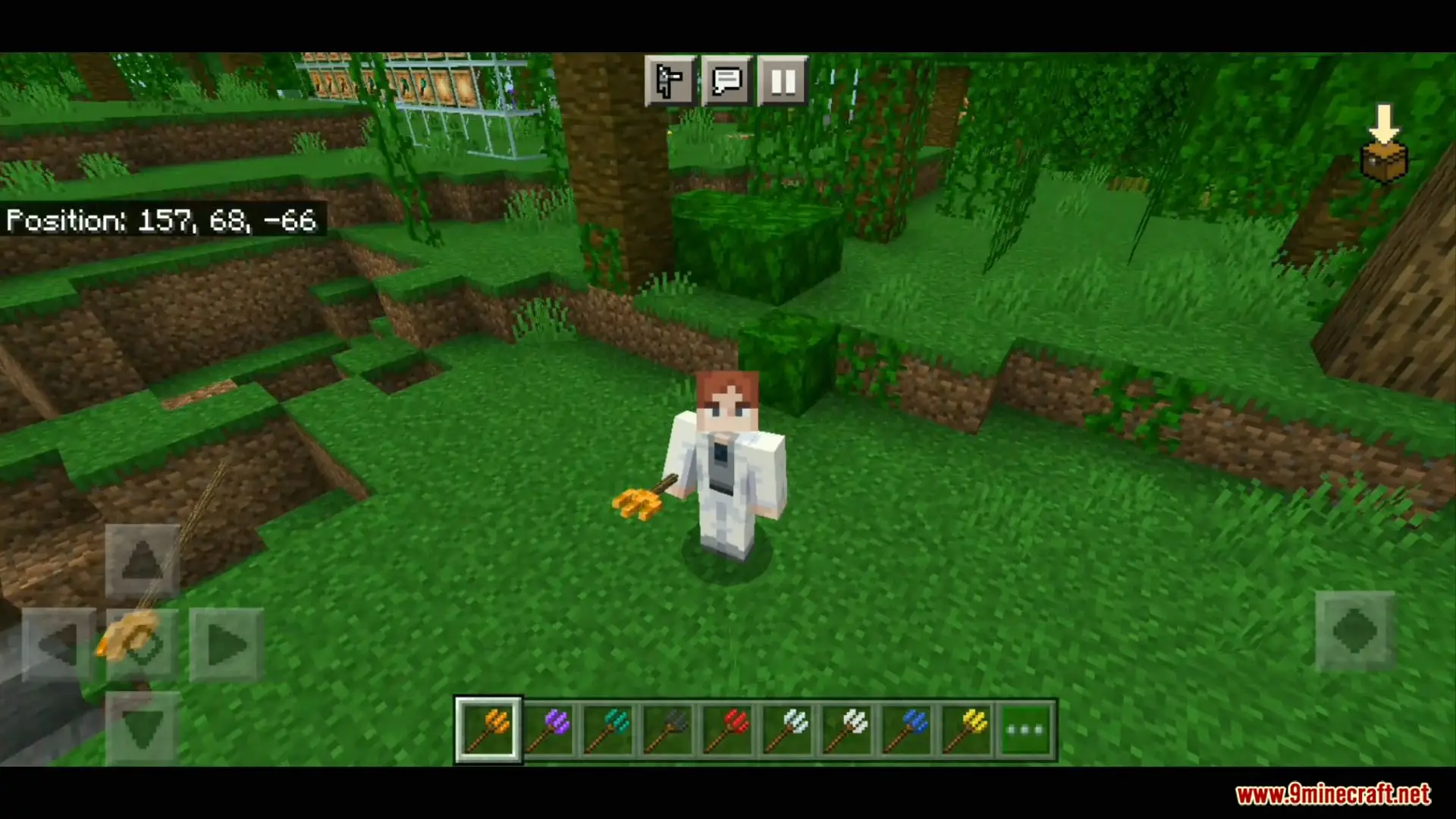Tap the jump button
The image size is (1456, 819).
pos(1354,631)
